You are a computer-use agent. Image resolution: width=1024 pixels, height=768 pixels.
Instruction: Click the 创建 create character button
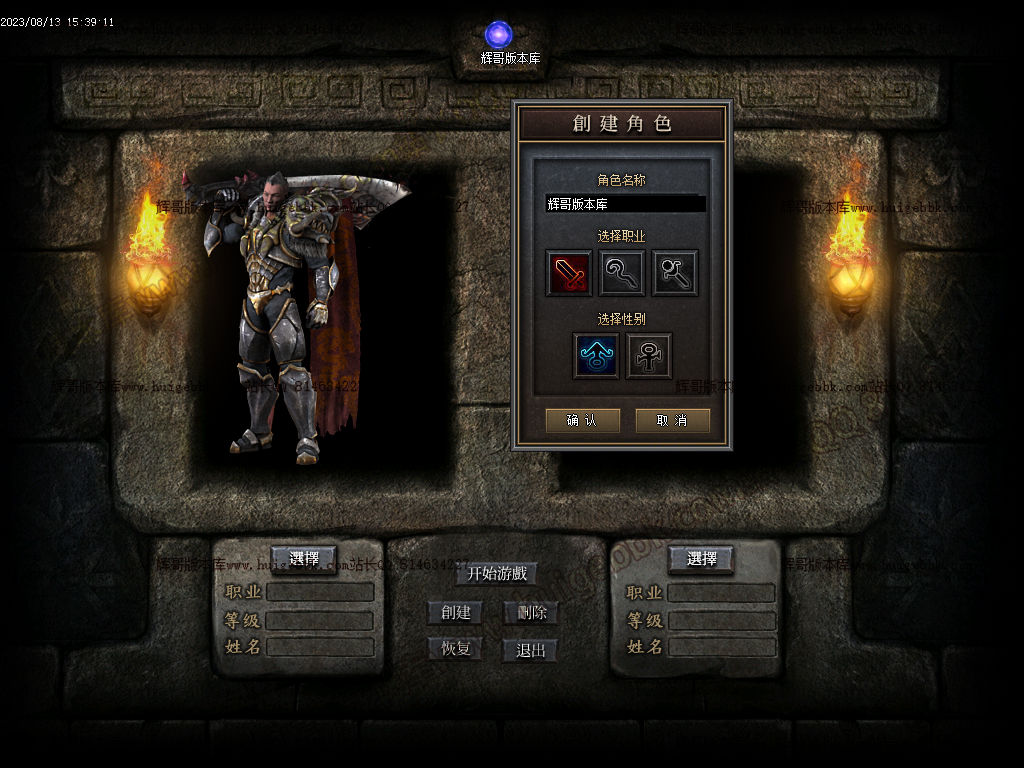455,612
